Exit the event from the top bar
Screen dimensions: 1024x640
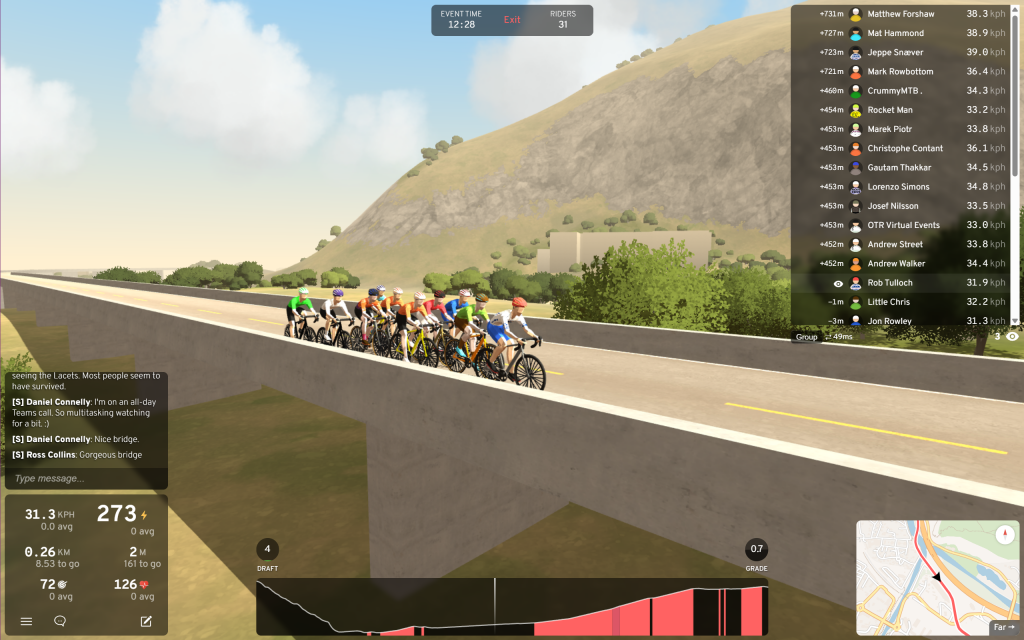[512, 20]
